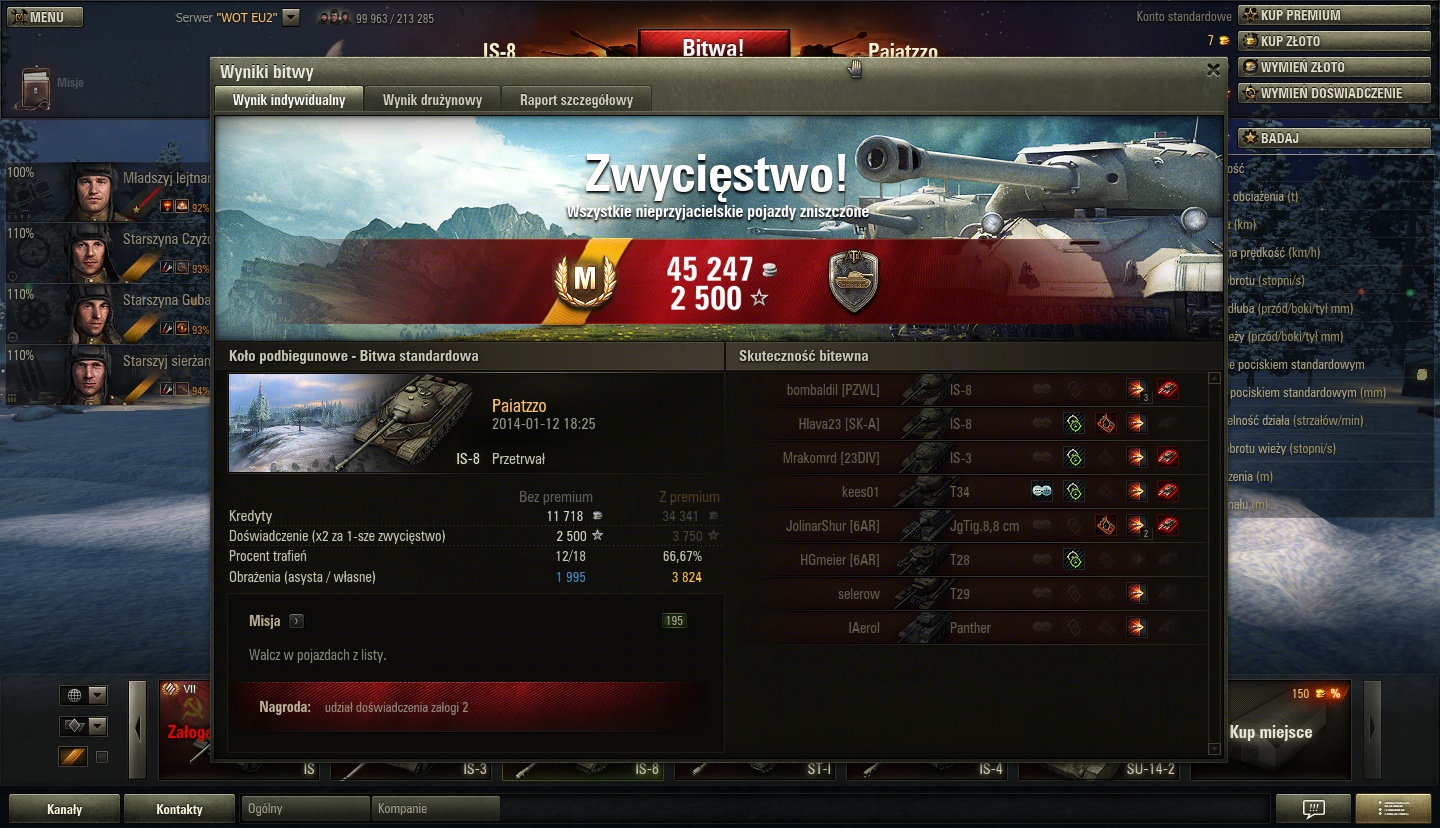This screenshot has height=828, width=1440.
Task: Switch to the Wynik drużynowy tab
Action: coord(432,100)
